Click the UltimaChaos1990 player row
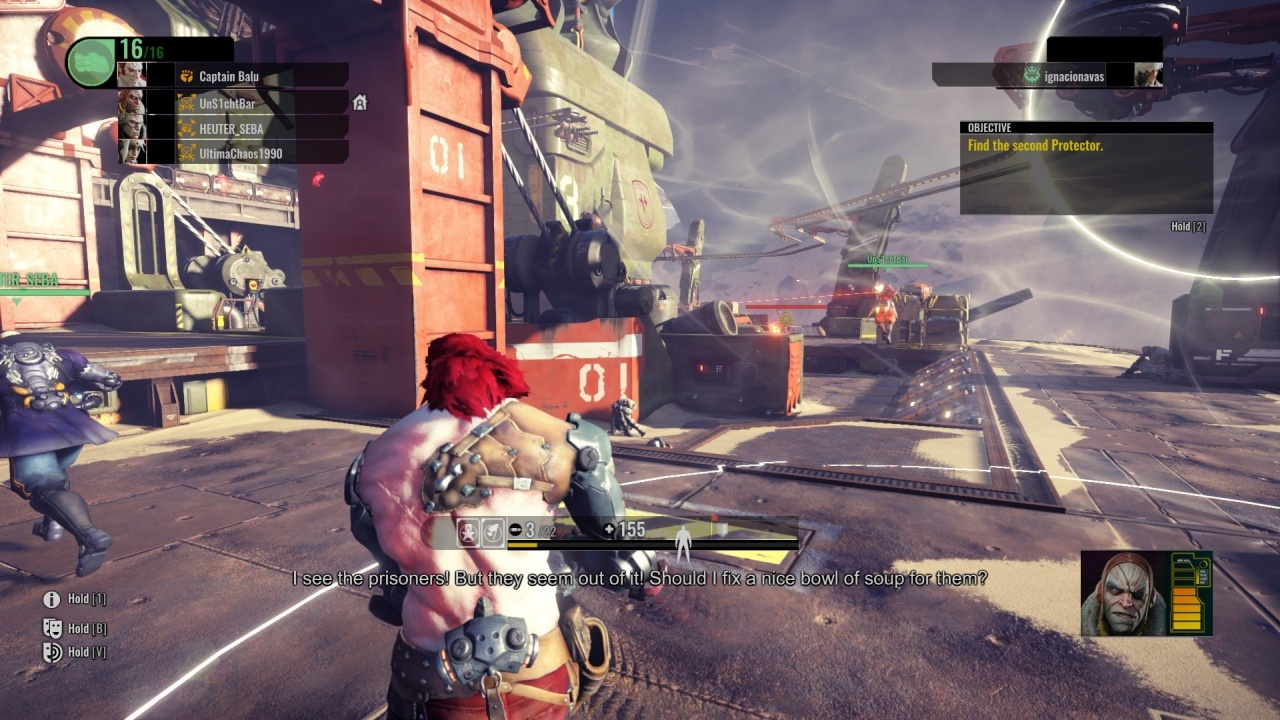Viewport: 1280px width, 720px height. 233,153
